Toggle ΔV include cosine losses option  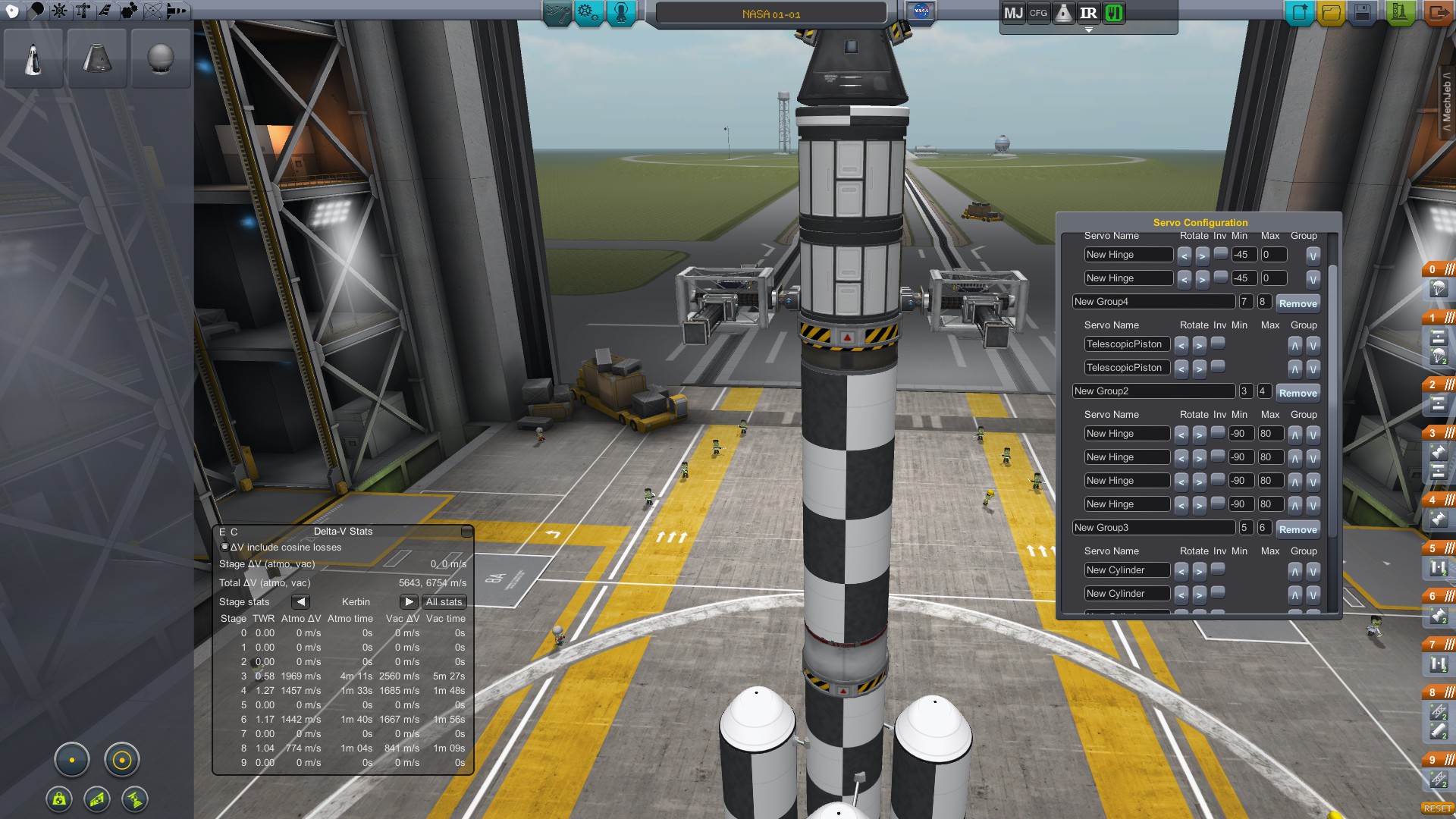pos(224,547)
